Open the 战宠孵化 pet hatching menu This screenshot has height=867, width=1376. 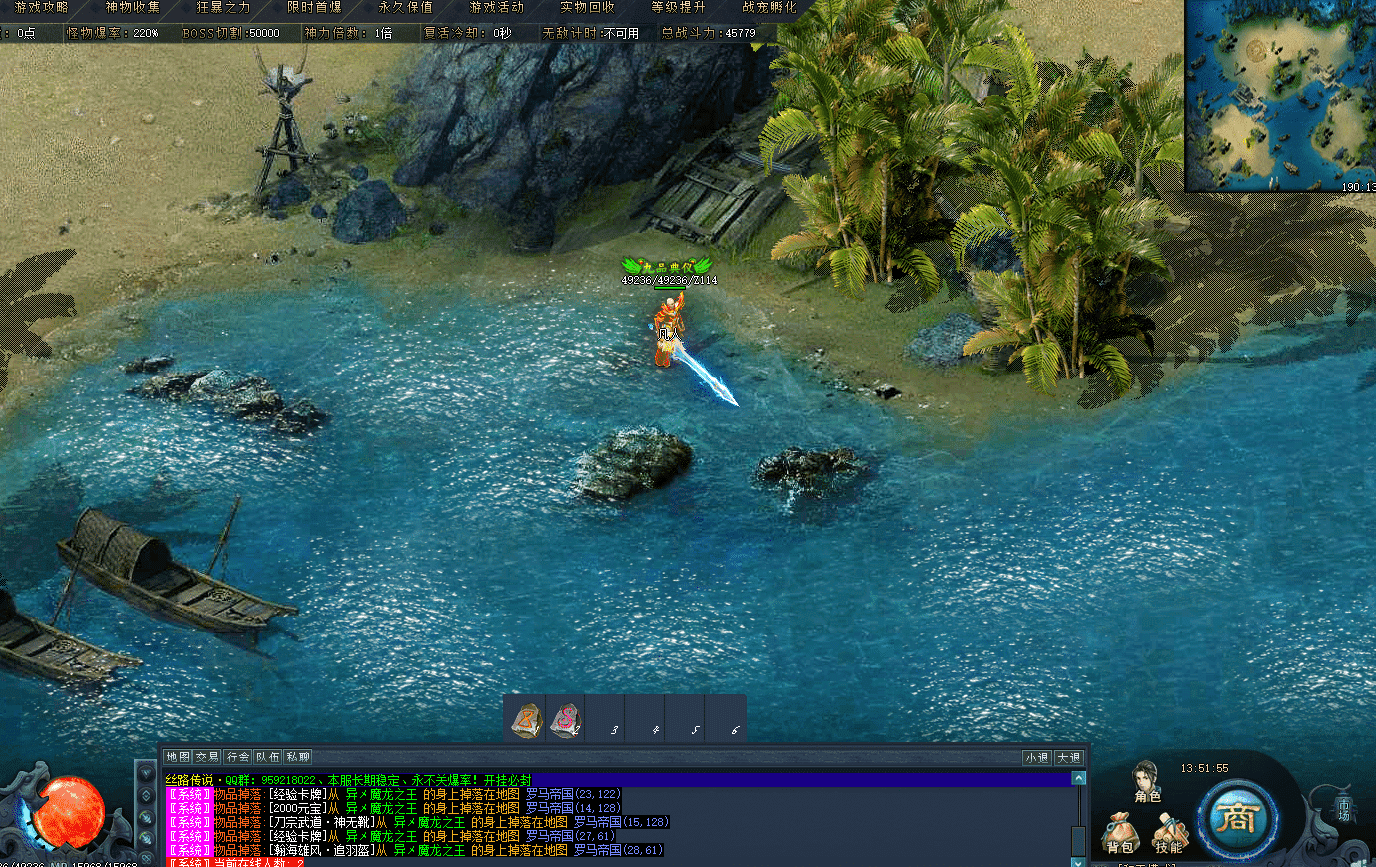[x=769, y=7]
